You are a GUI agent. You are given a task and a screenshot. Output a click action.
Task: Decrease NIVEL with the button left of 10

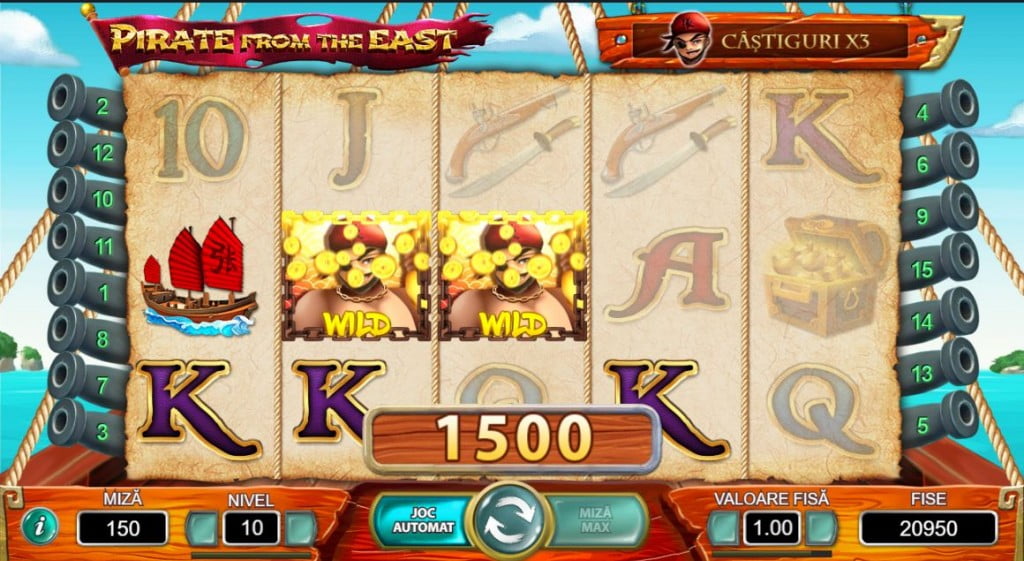pos(202,528)
